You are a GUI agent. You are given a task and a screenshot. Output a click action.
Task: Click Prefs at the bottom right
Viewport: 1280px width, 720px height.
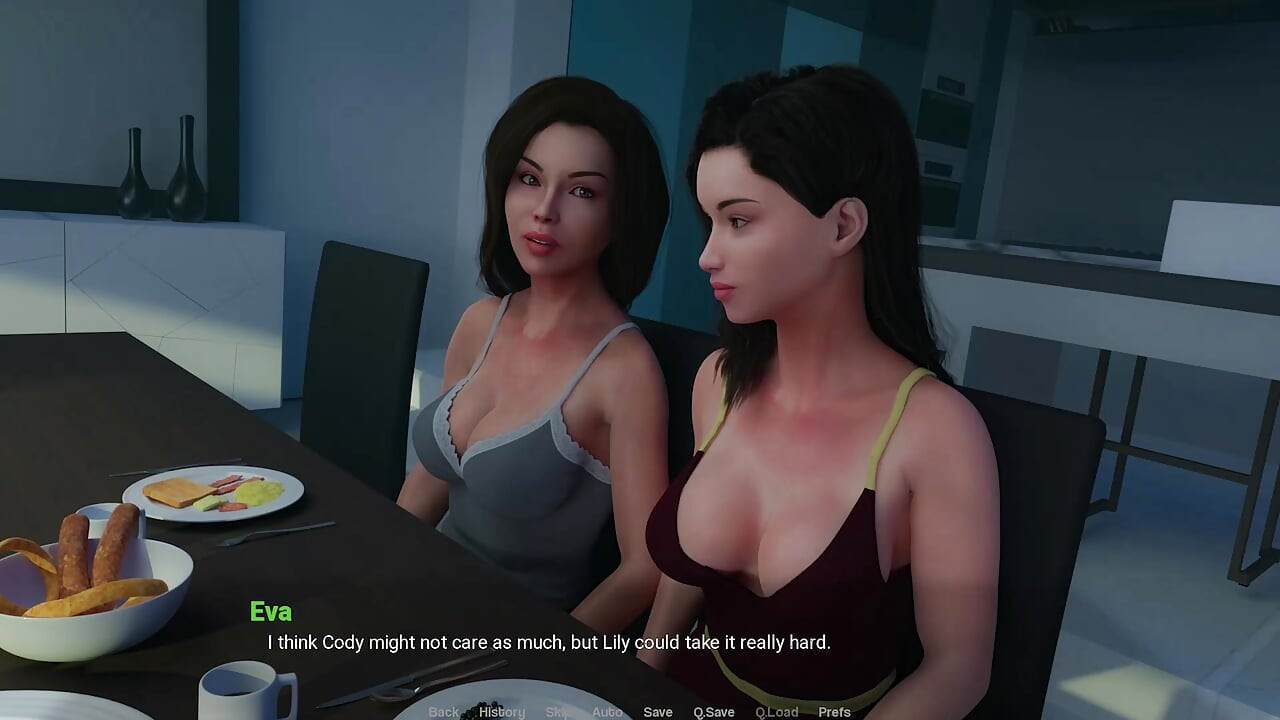[x=834, y=711]
